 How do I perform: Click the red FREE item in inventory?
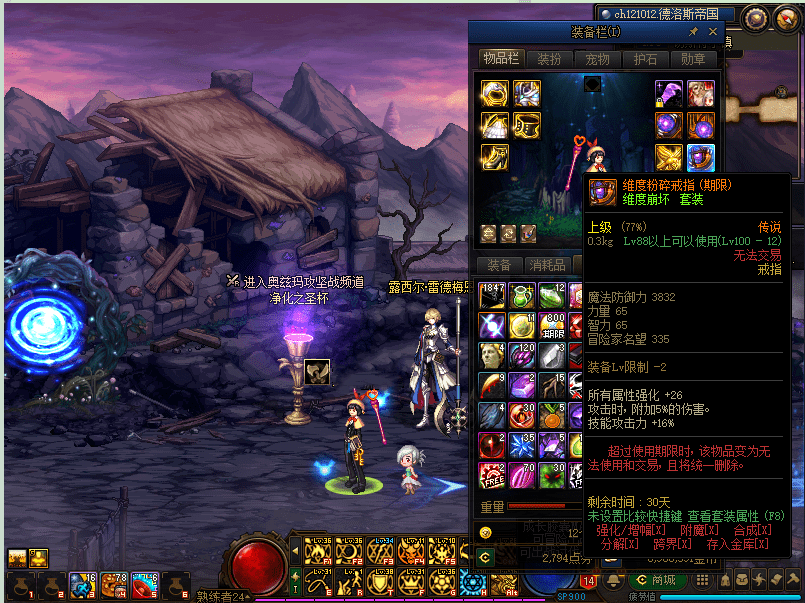(x=491, y=475)
